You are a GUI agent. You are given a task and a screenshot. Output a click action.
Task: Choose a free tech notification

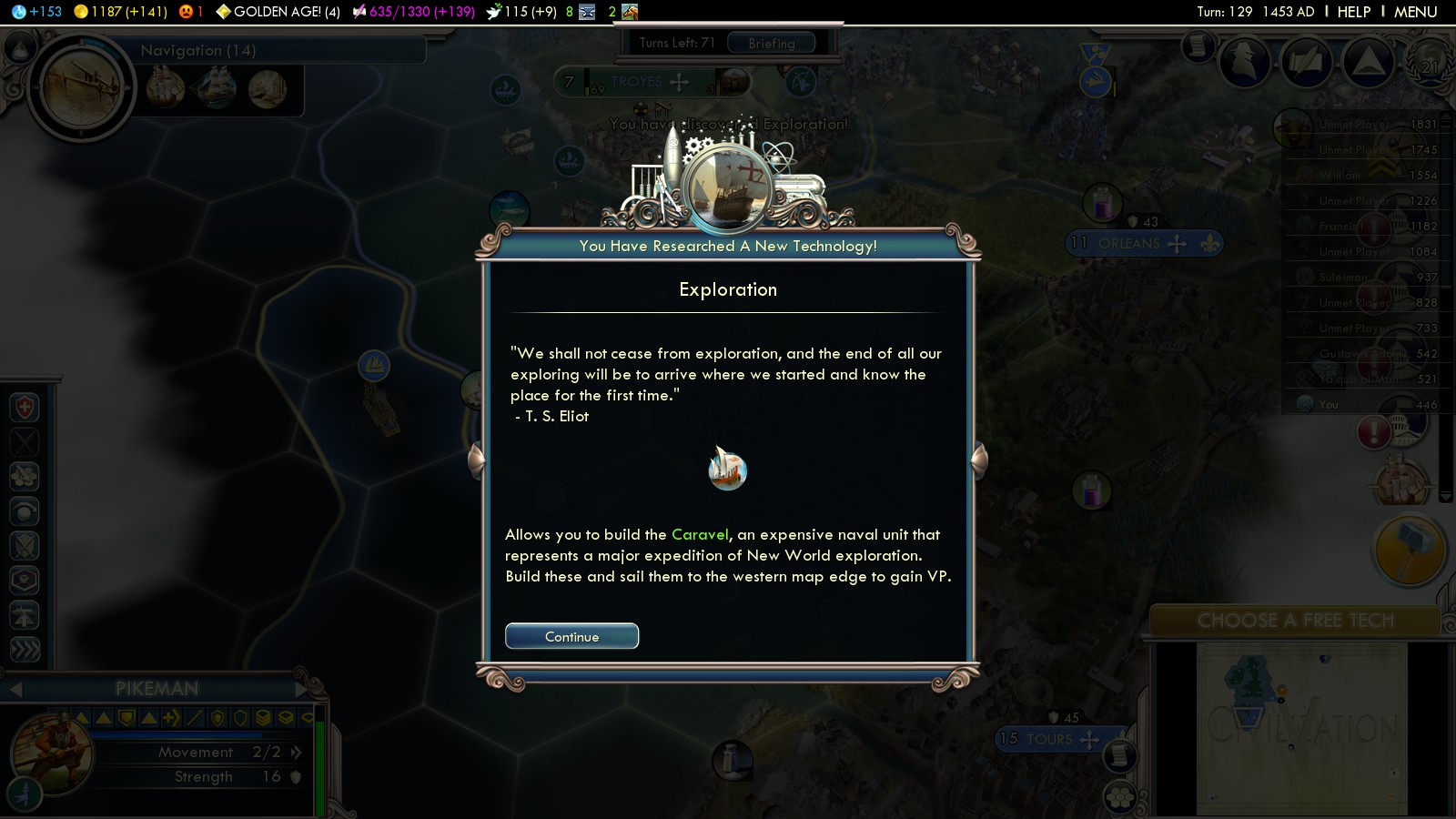point(1294,621)
